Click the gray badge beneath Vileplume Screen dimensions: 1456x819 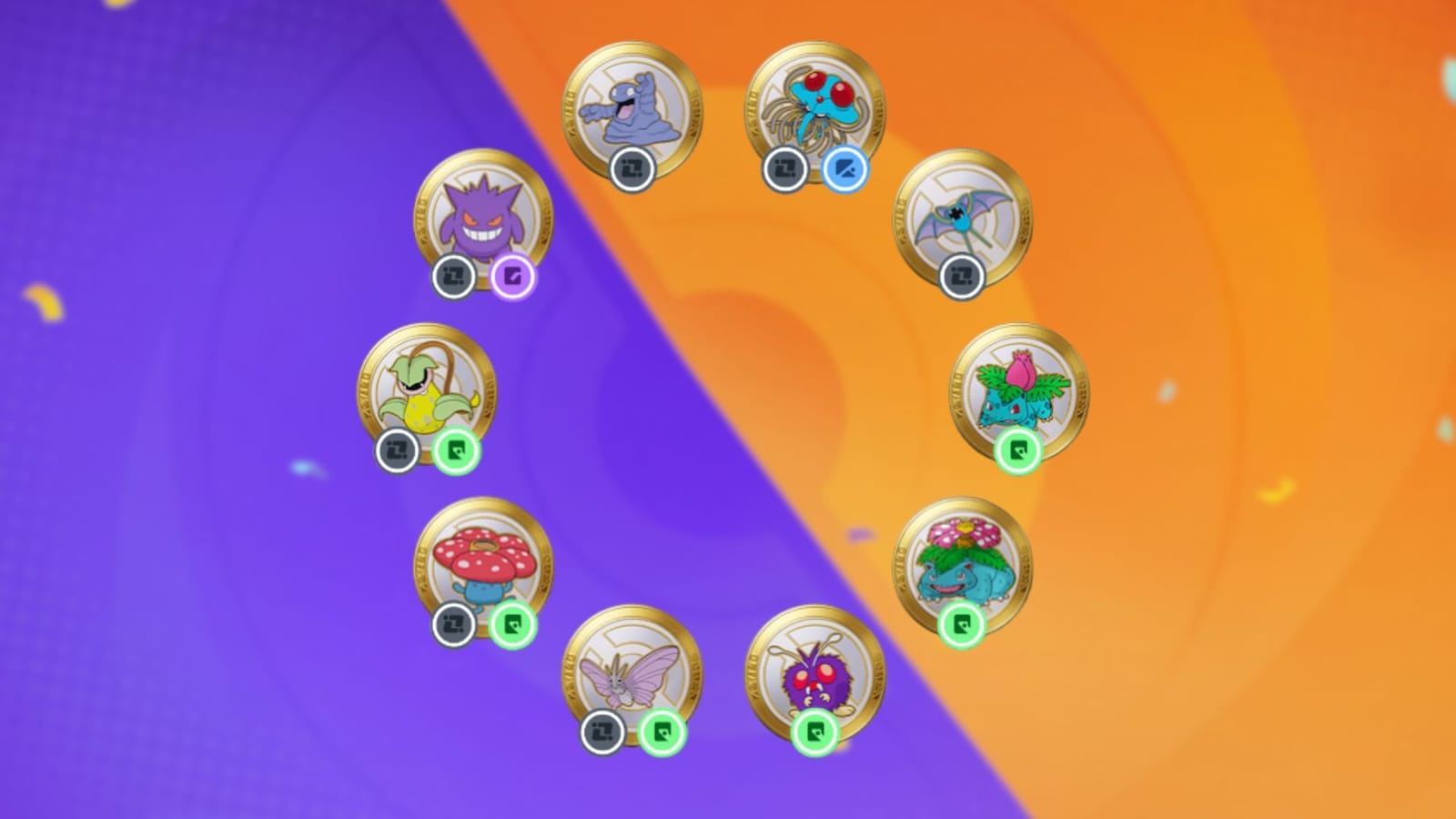click(453, 625)
